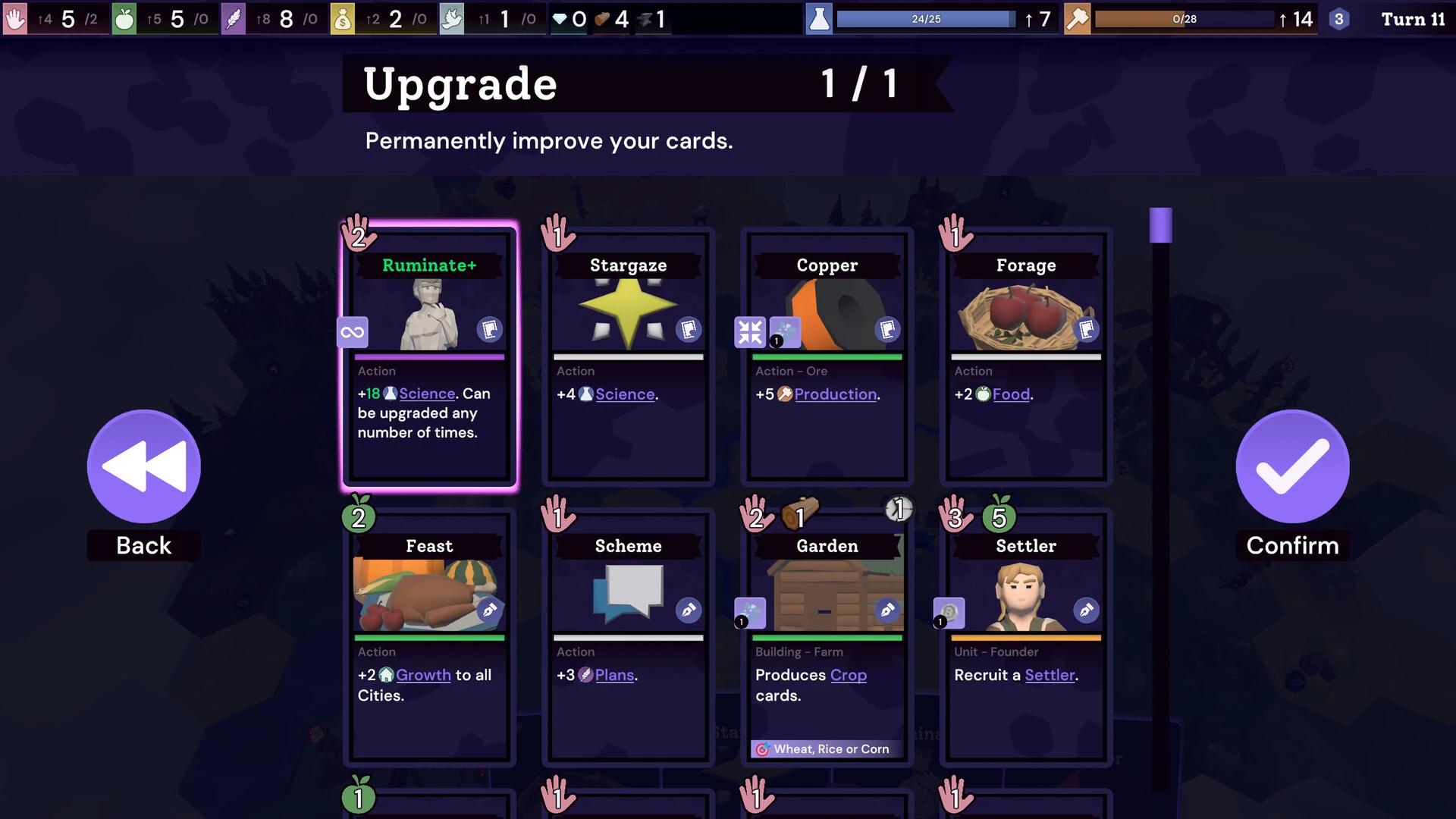Click the dove icon in the resource bar
Viewport: 1456px width, 819px height.
452,19
